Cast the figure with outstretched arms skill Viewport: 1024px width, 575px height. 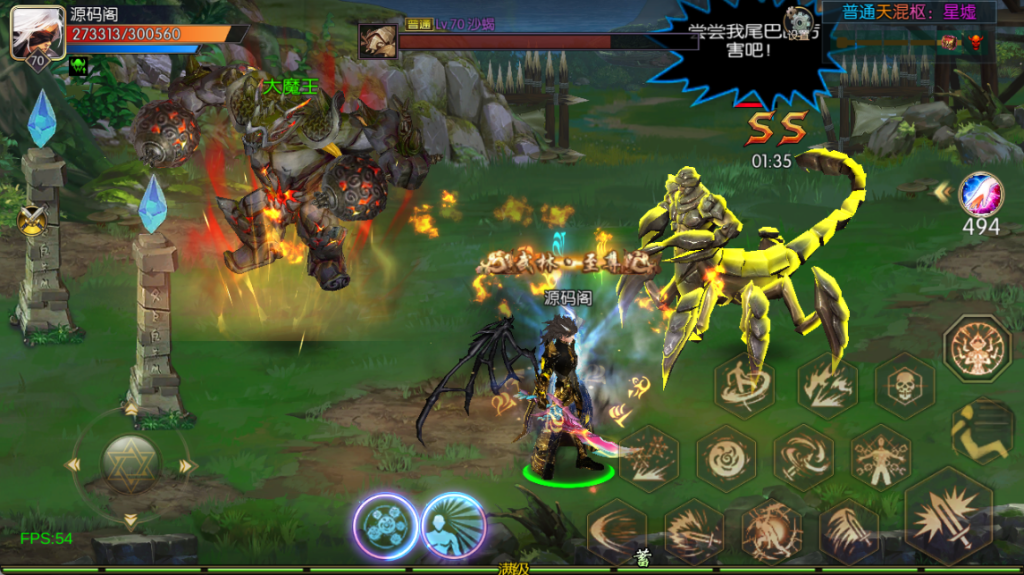click(x=880, y=456)
